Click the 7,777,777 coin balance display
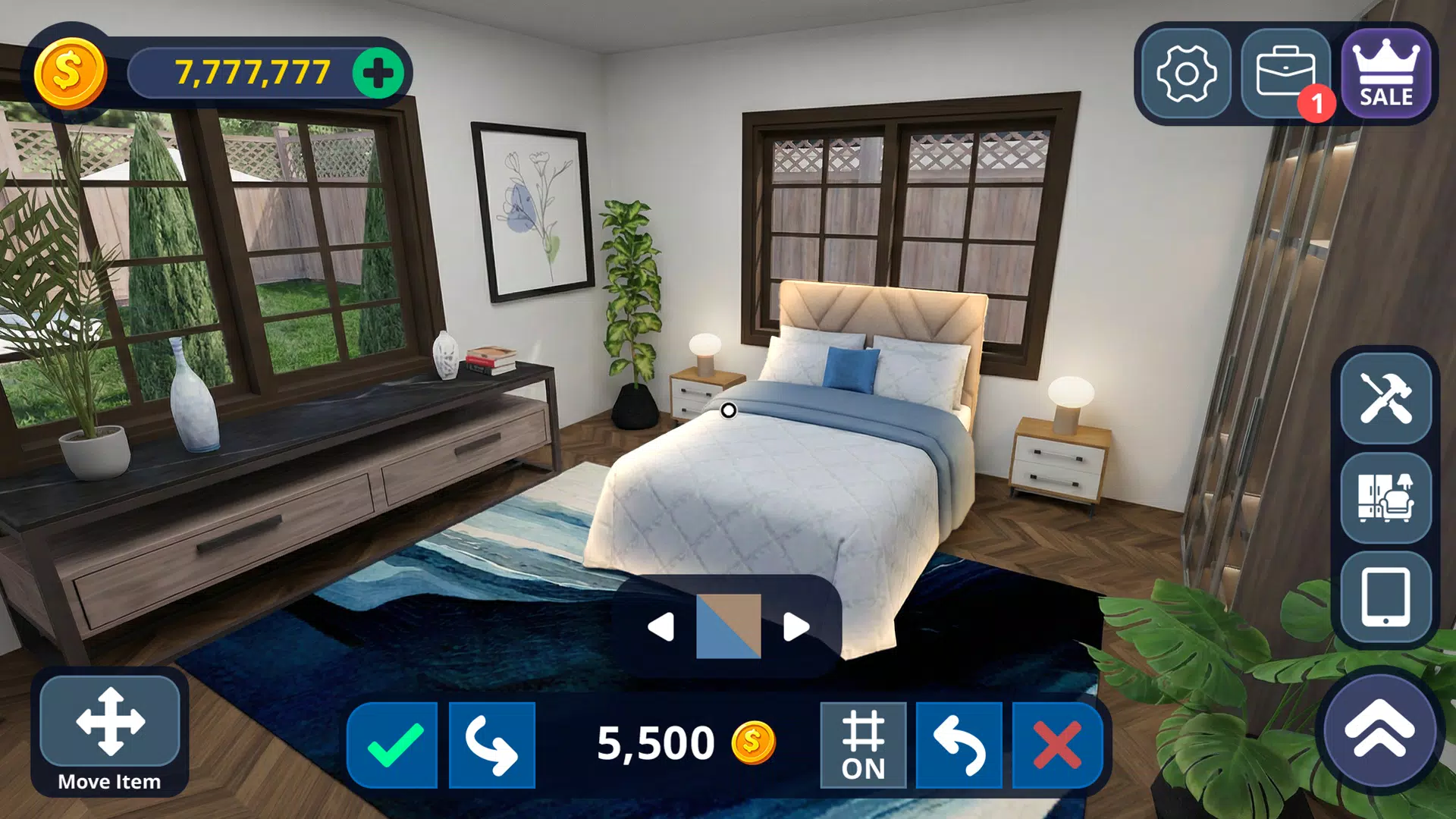Image resolution: width=1456 pixels, height=819 pixels. (x=250, y=72)
